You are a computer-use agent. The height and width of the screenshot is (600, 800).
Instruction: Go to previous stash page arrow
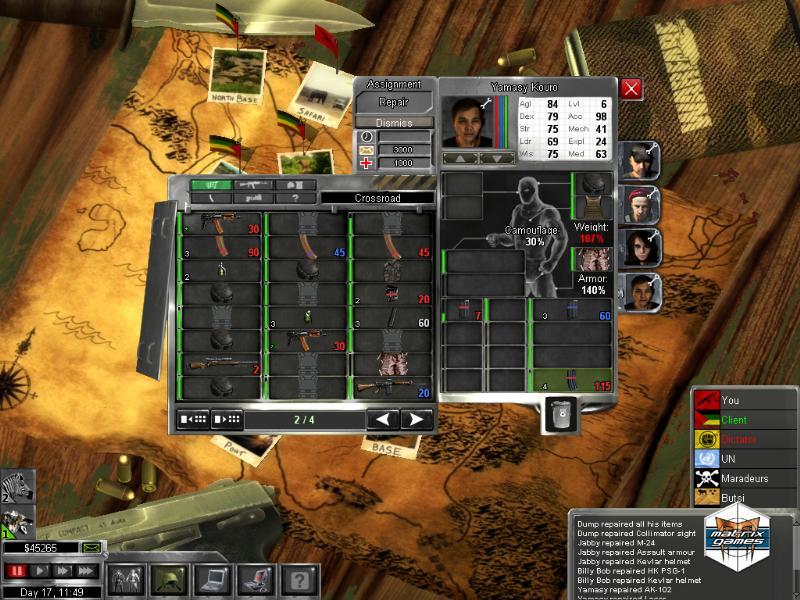pos(383,419)
